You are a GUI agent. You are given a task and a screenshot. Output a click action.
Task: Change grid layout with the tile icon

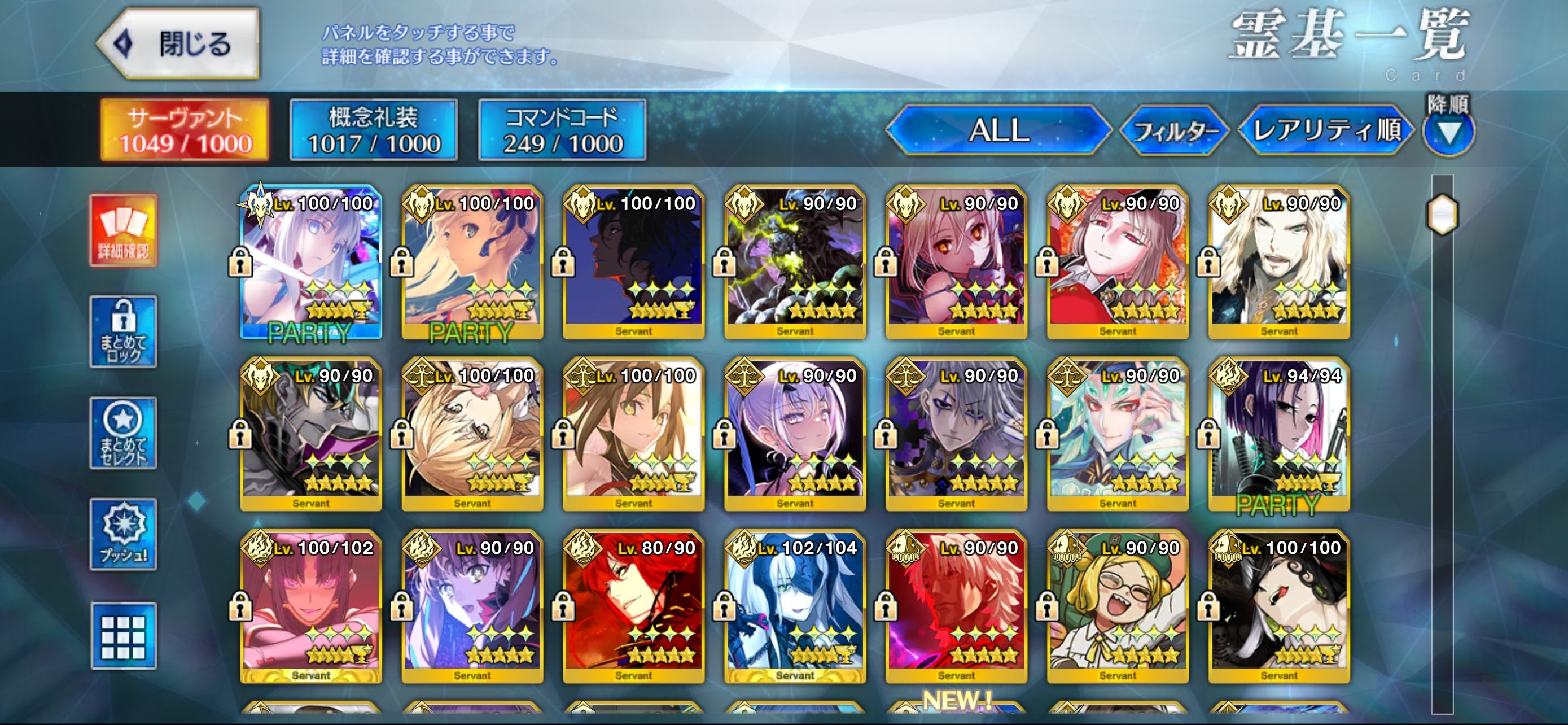click(x=124, y=636)
